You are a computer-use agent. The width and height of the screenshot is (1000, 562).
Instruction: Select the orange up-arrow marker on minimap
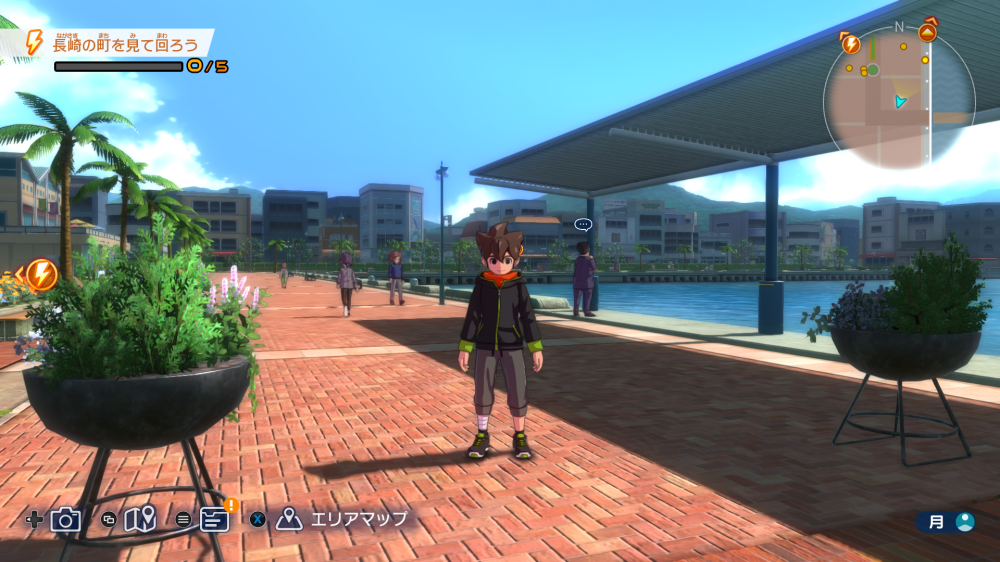point(927,31)
